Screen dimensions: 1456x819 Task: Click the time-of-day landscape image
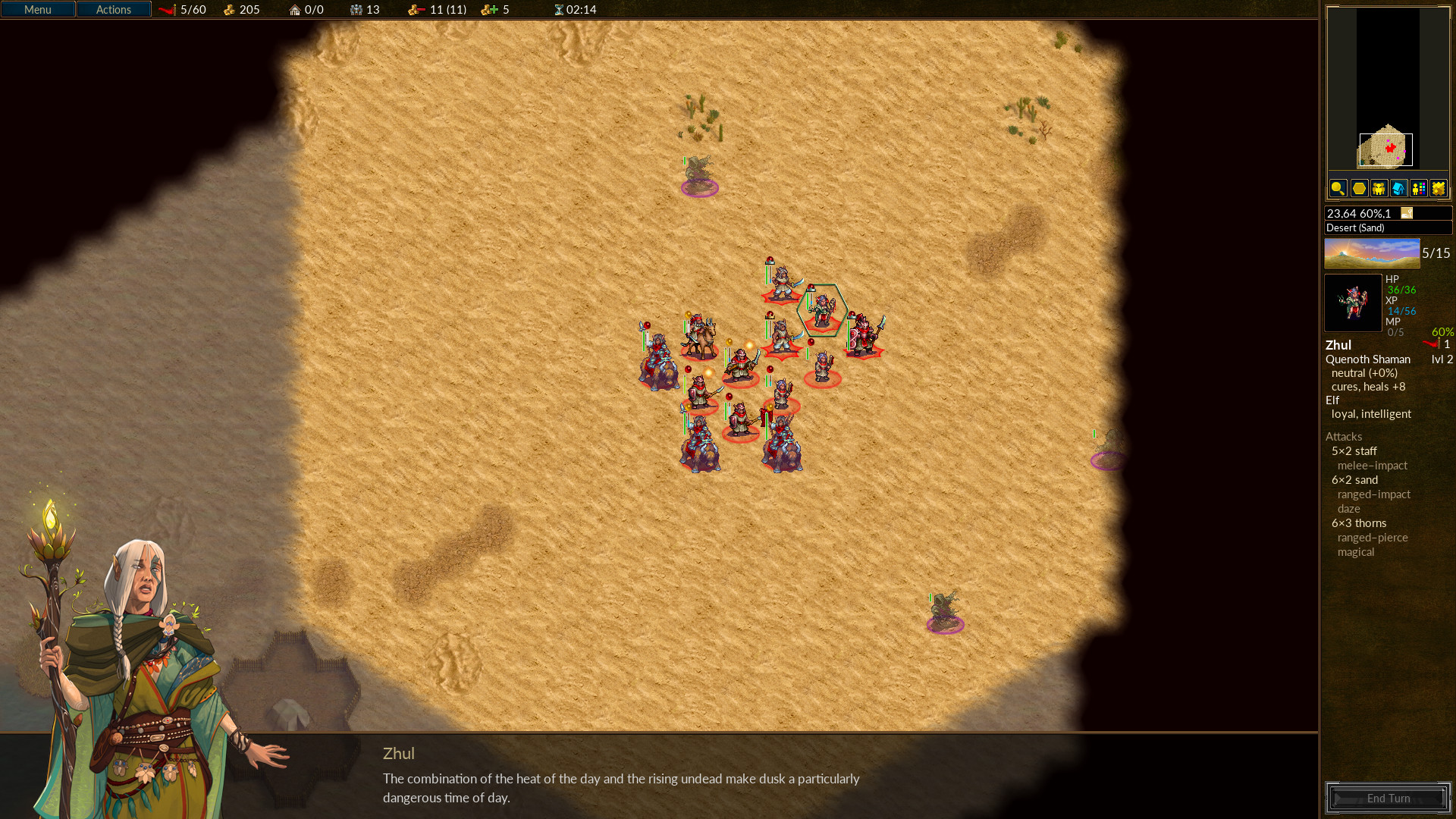(x=1372, y=254)
